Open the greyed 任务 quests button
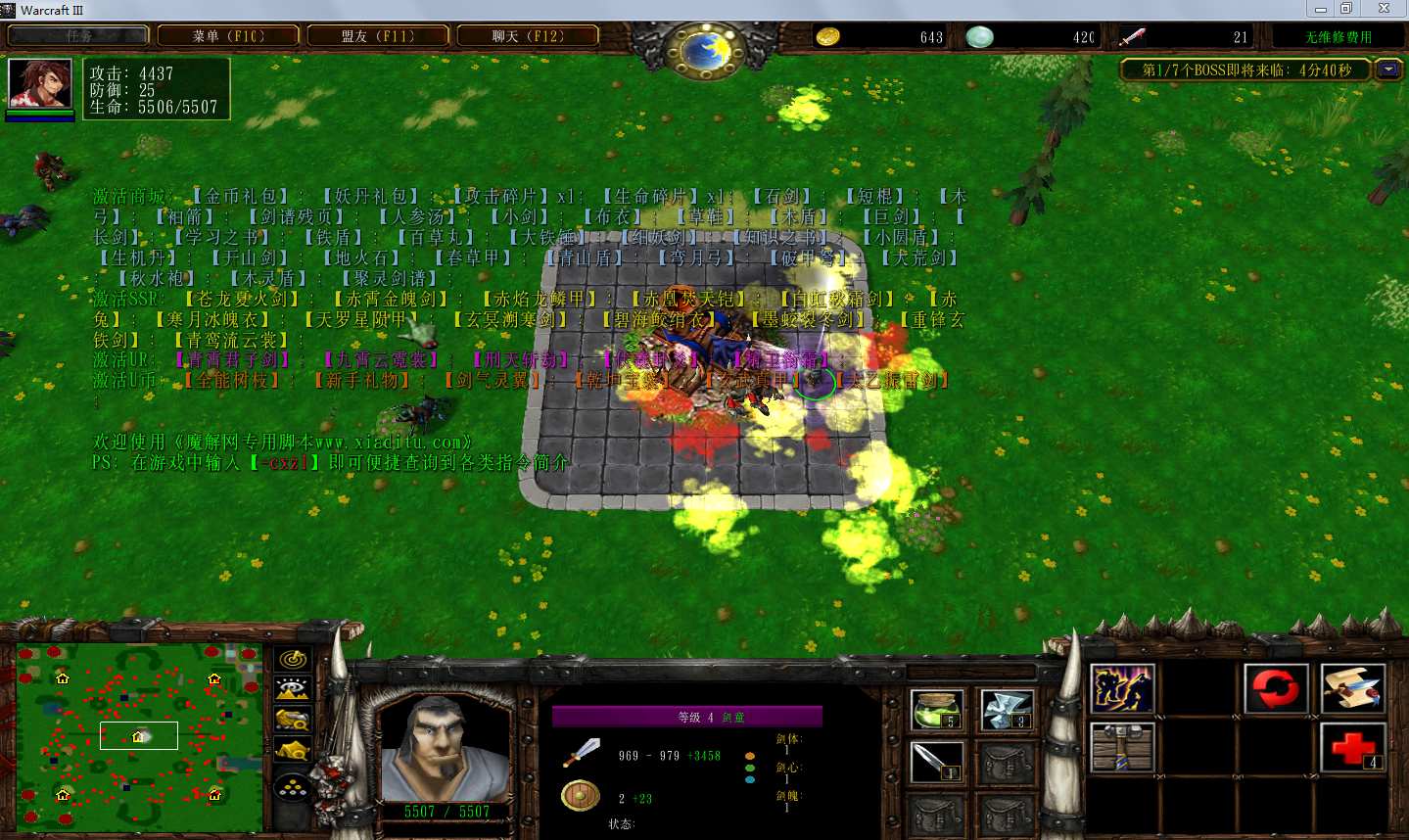The width and height of the screenshot is (1409, 840). click(78, 36)
